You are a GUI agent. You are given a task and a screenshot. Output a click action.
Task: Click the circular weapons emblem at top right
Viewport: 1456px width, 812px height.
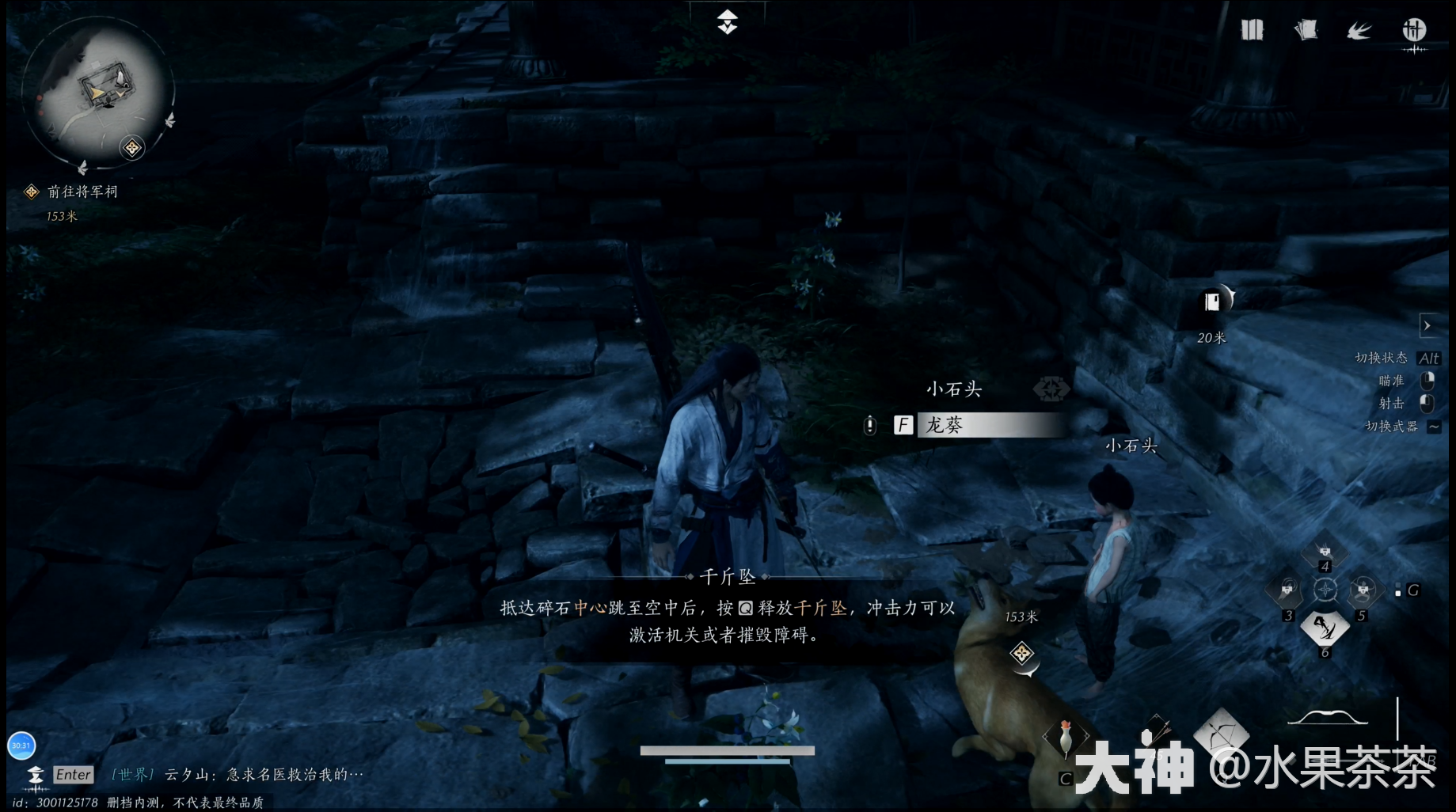click(x=1415, y=32)
